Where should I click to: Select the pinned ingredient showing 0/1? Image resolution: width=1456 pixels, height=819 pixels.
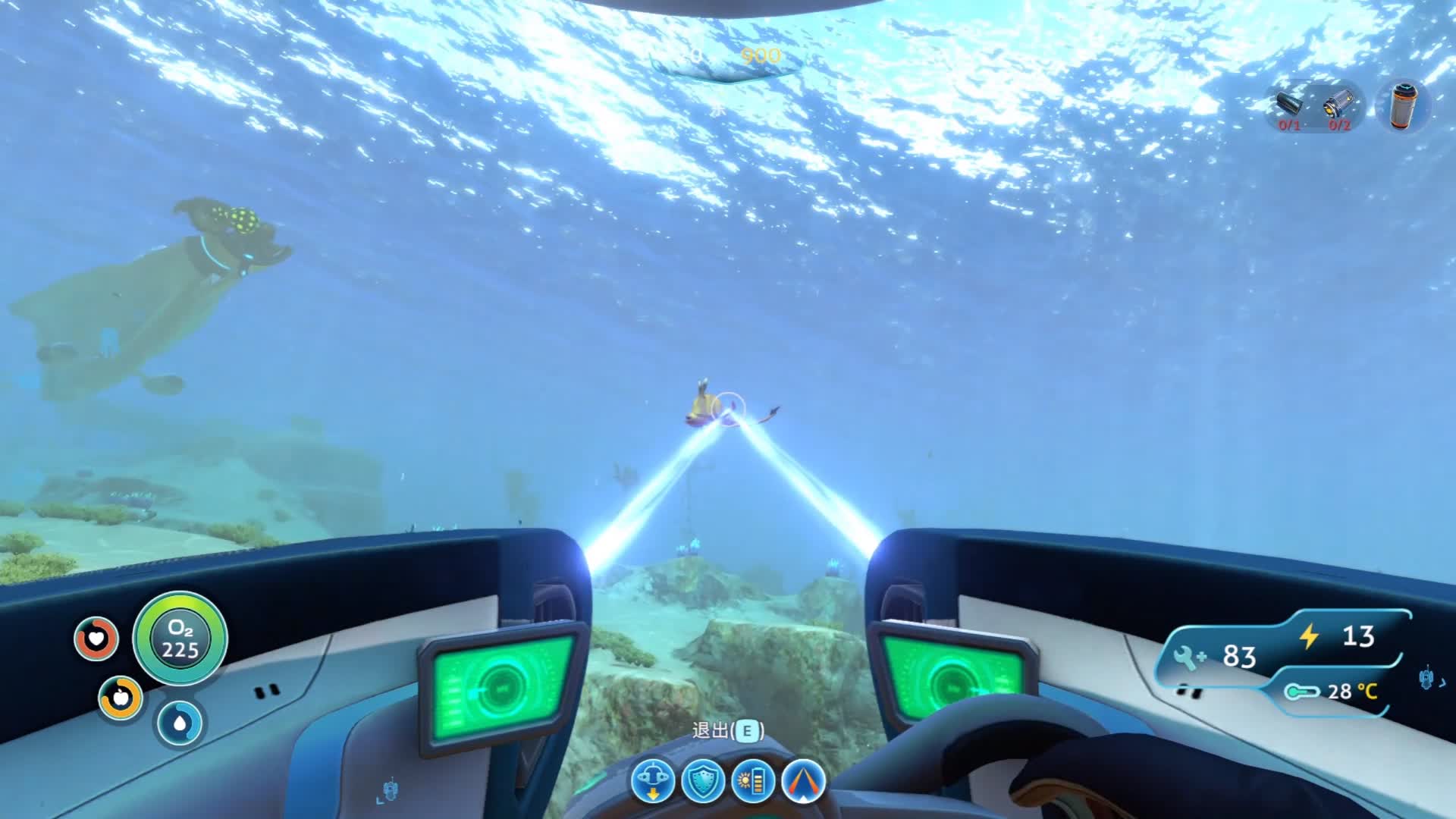pos(1289,107)
